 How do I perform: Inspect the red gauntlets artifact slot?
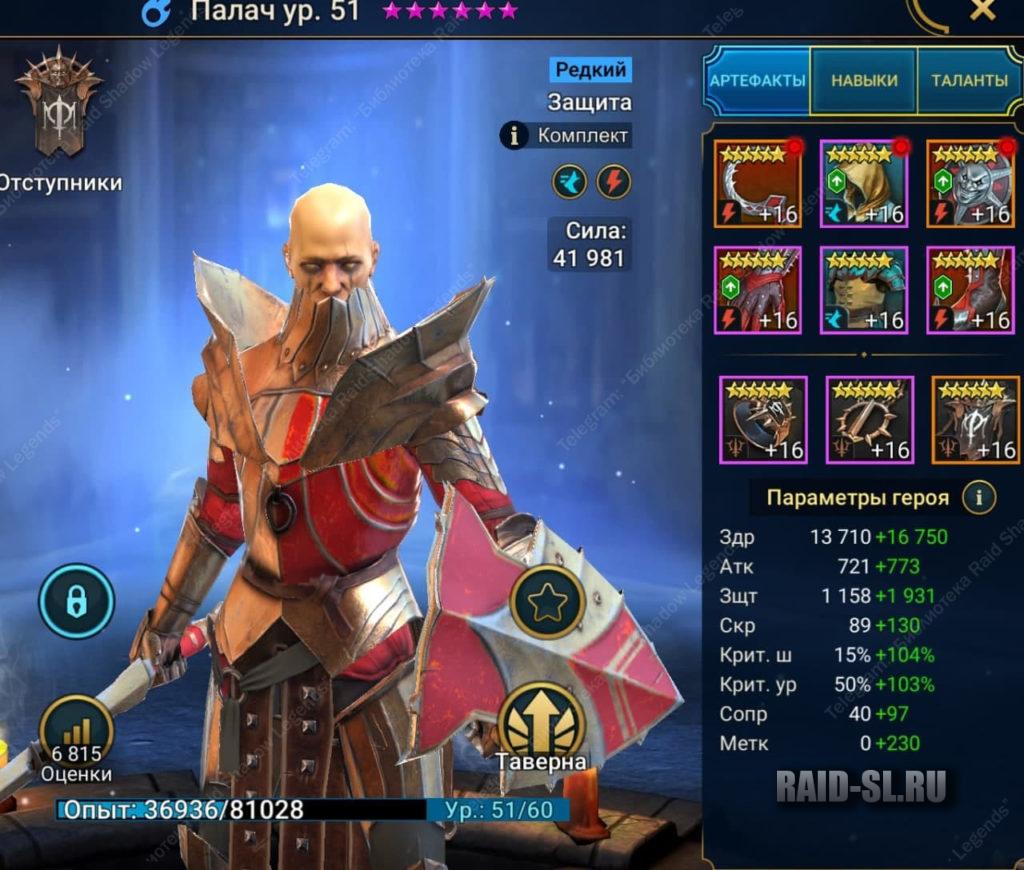[x=758, y=289]
